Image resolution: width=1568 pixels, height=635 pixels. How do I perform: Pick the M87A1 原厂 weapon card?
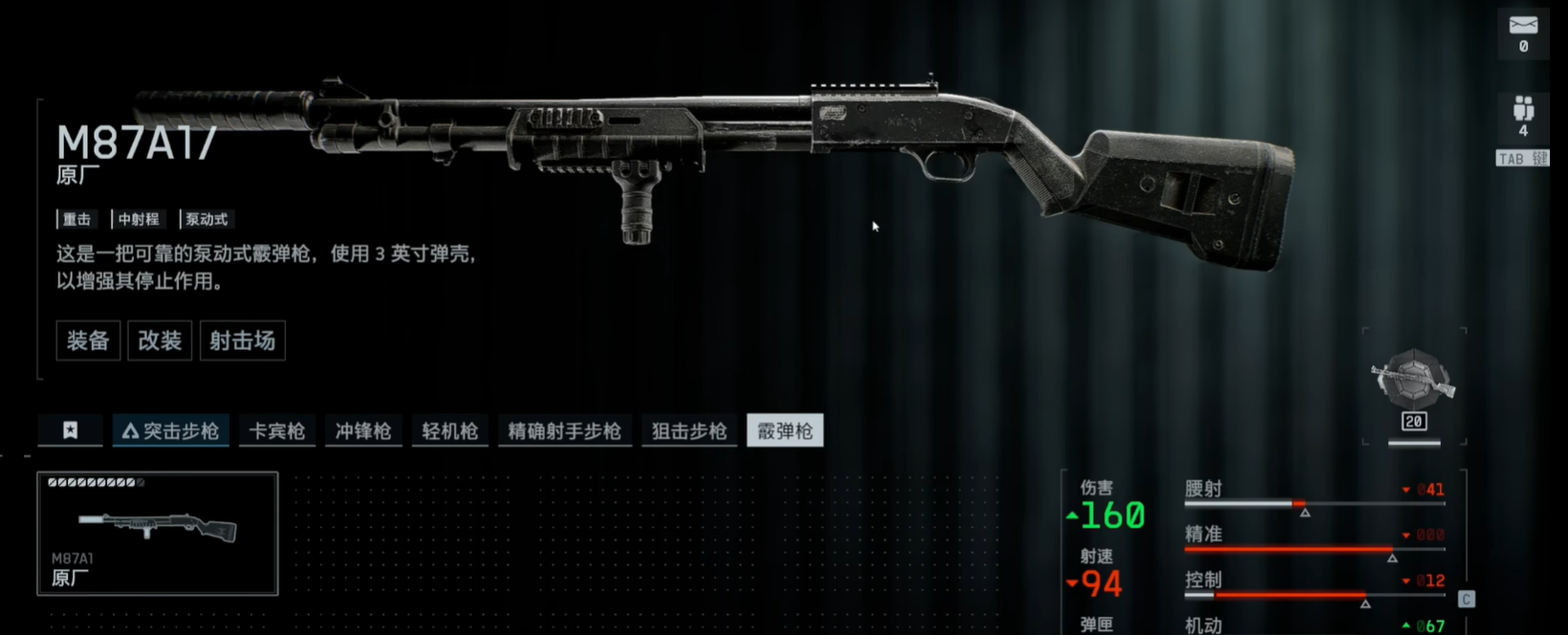(158, 534)
